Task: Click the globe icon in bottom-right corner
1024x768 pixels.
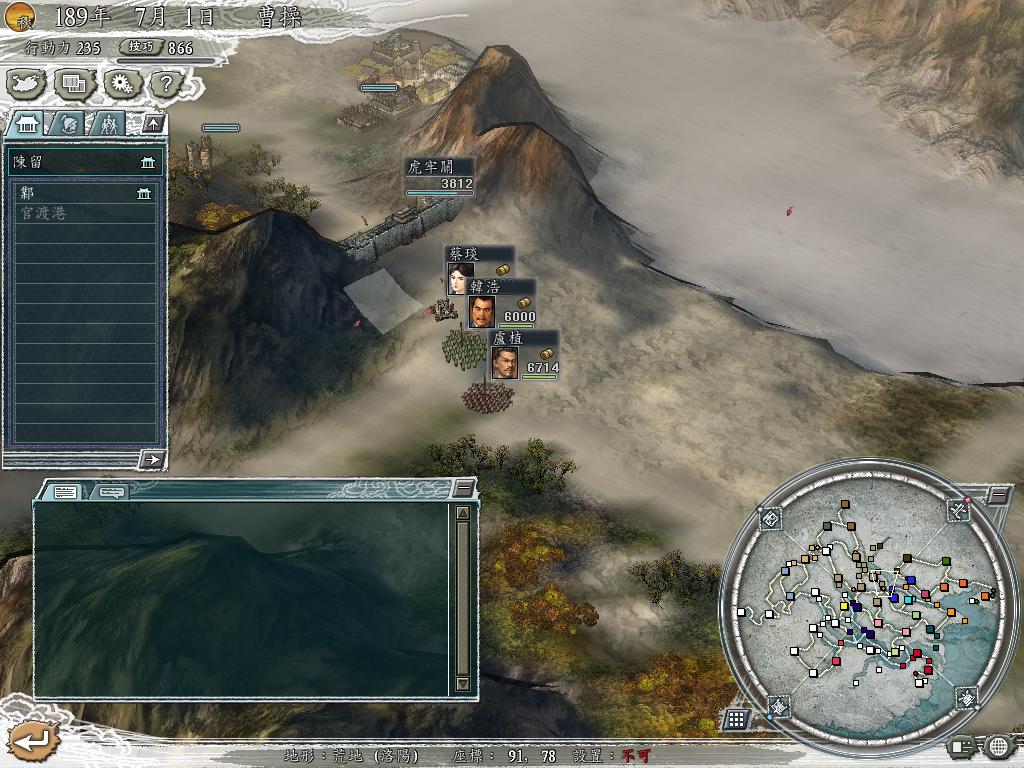Action: point(998,746)
